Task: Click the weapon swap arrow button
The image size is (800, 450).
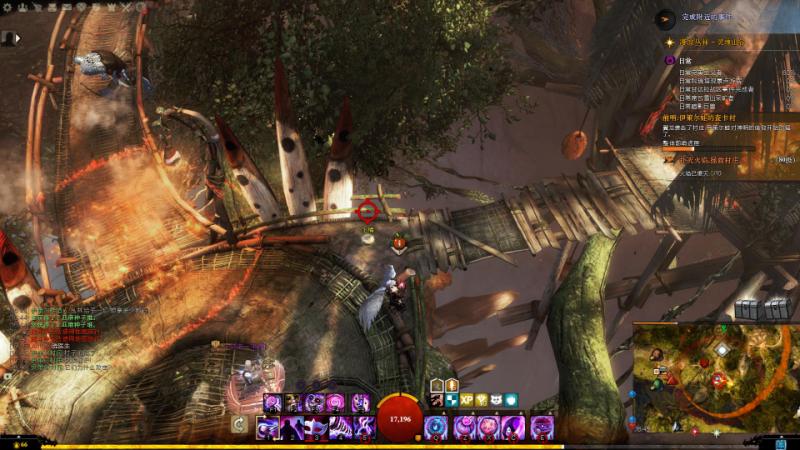Action: (x=240, y=425)
